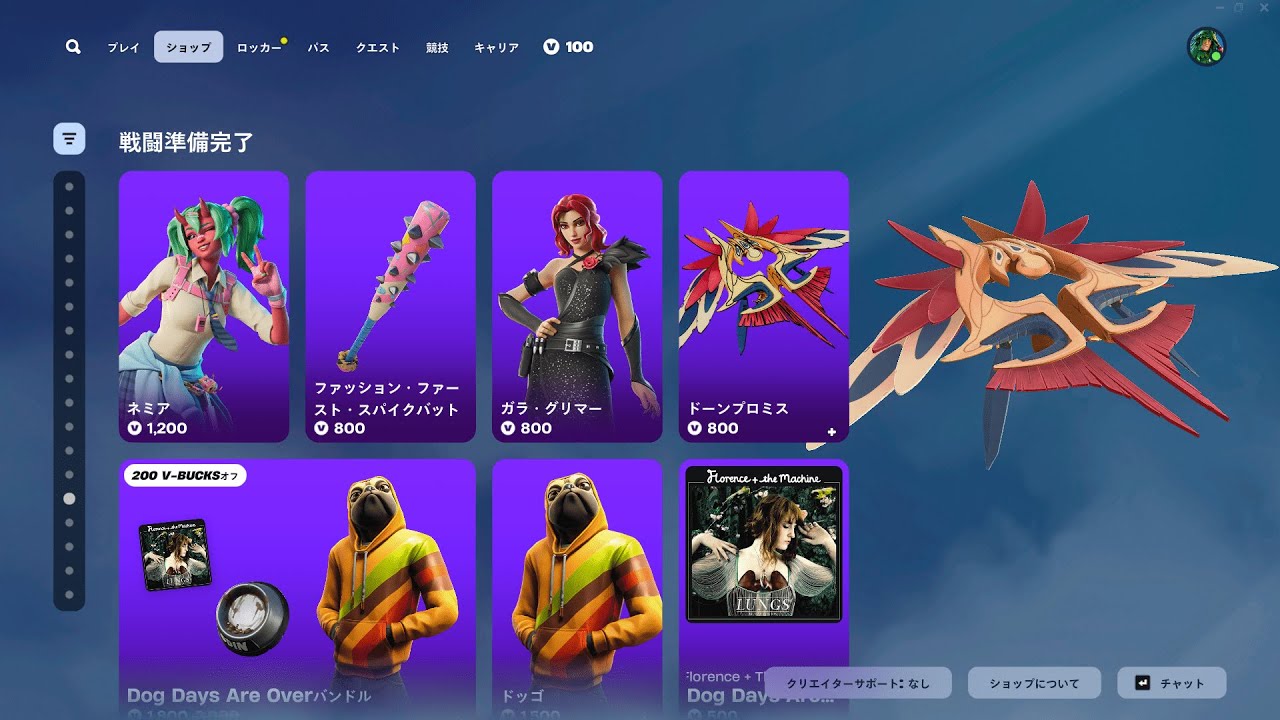Click the クリエイターサポート button
This screenshot has width=1280, height=720.
click(858, 683)
